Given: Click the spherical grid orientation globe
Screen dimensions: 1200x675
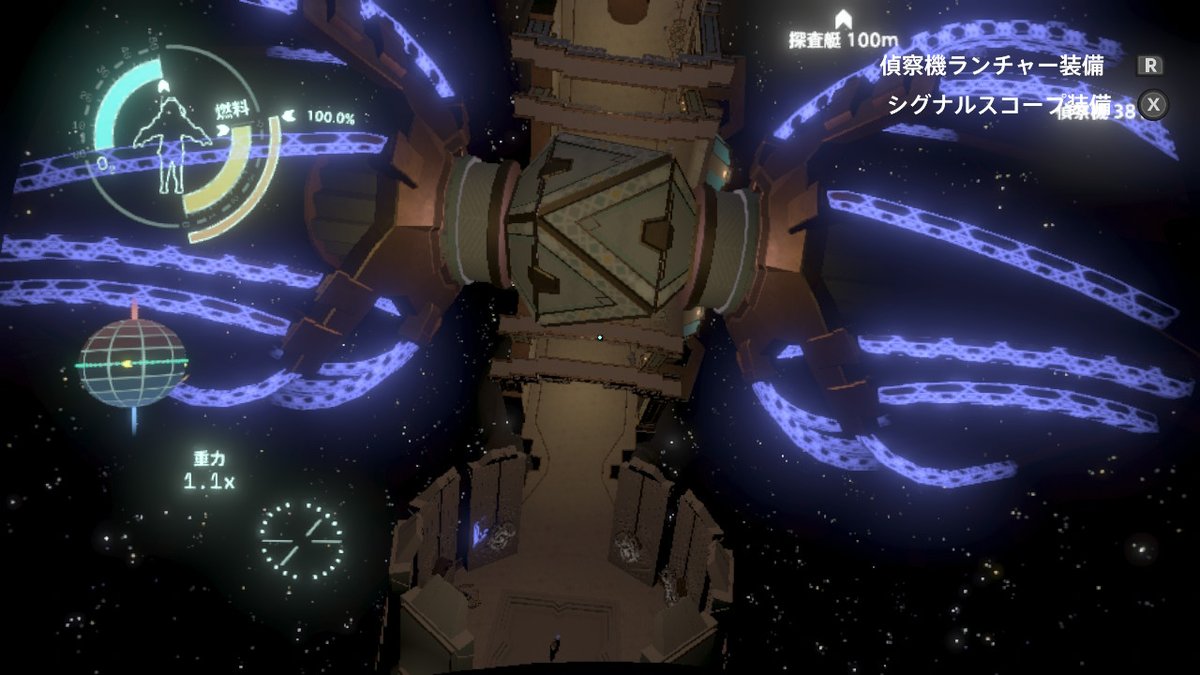Looking at the screenshot, I should pyautogui.click(x=133, y=363).
